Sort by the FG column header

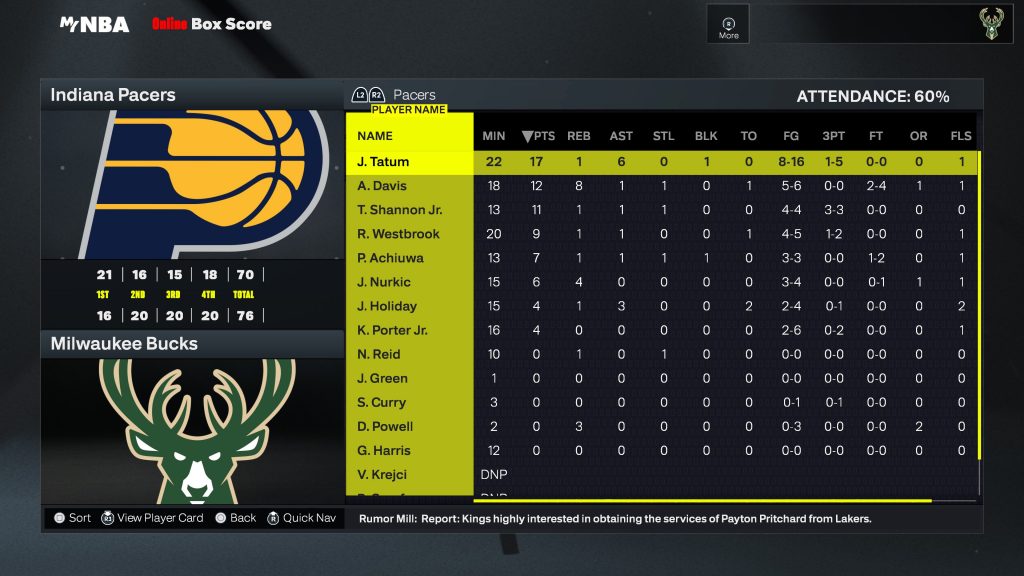point(791,136)
